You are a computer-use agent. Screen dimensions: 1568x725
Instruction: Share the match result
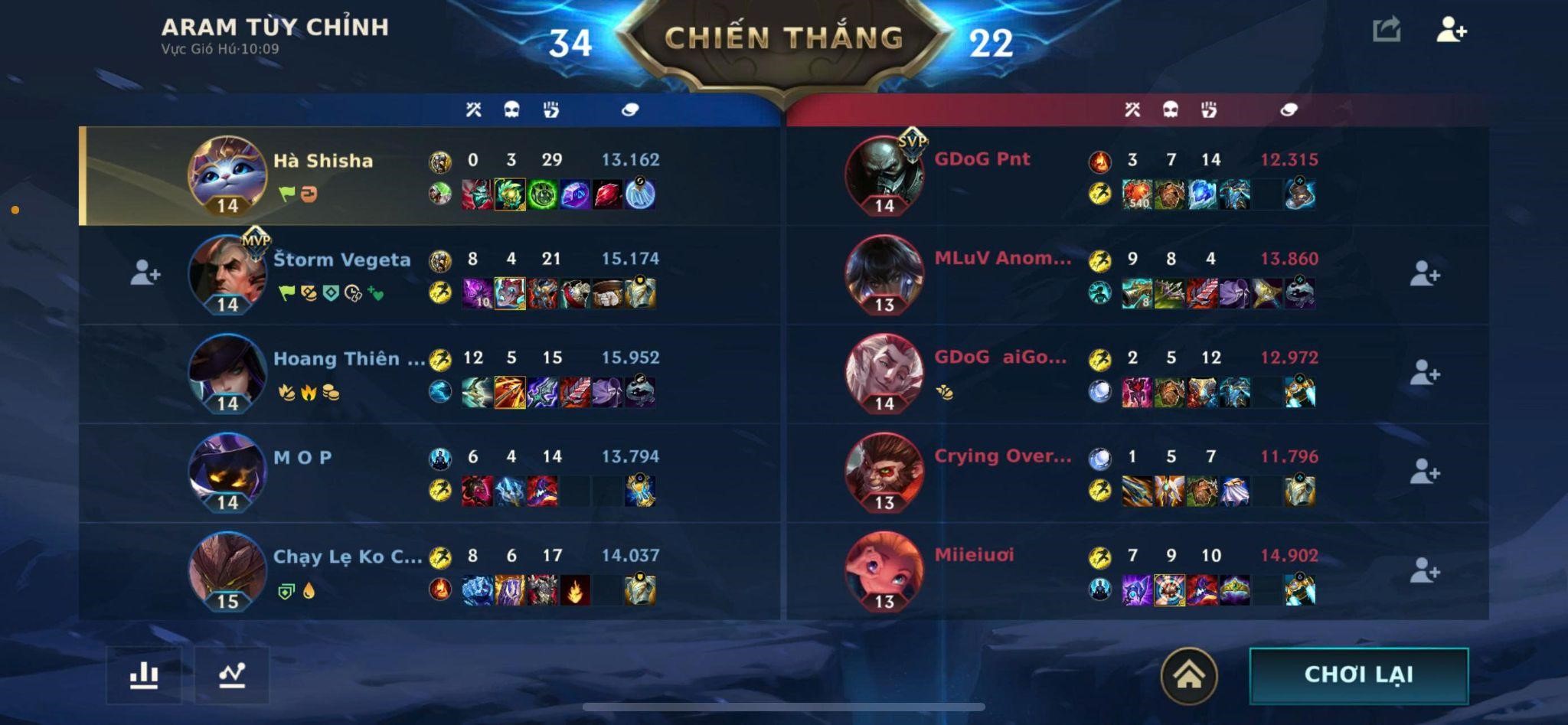point(1387,31)
